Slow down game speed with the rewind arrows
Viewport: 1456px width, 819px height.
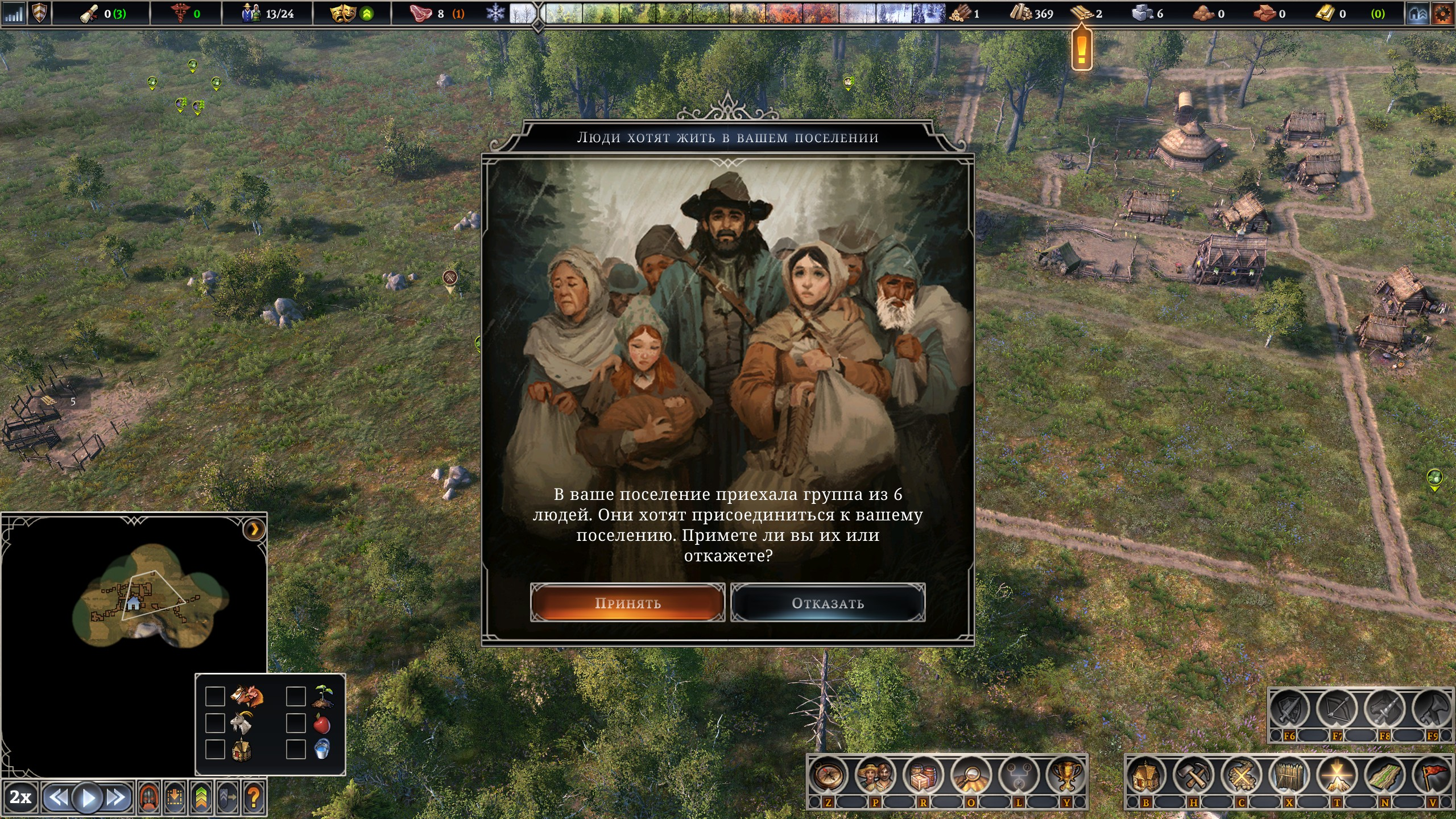click(x=57, y=798)
